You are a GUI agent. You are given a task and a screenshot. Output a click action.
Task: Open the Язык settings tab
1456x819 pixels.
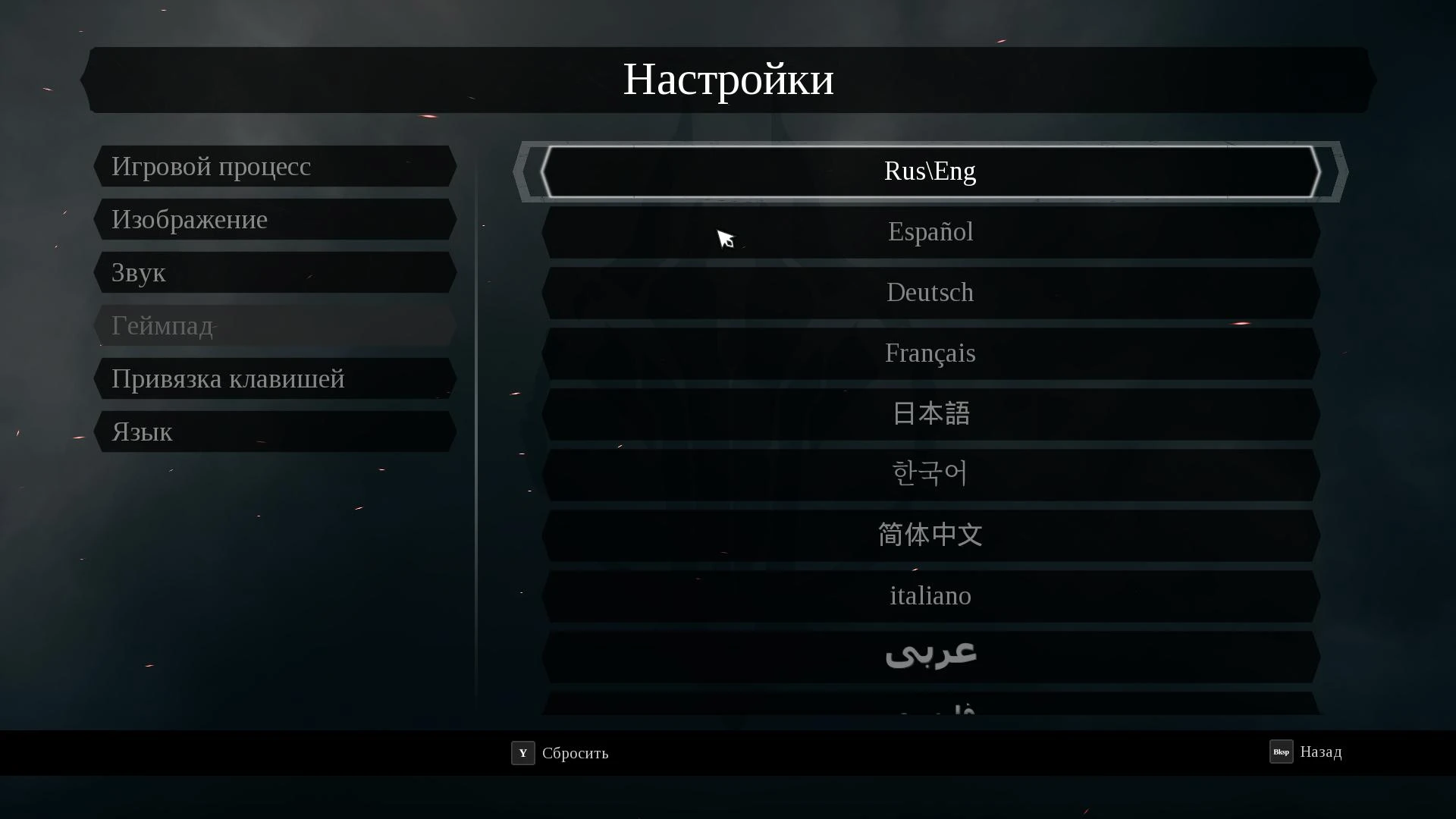275,431
